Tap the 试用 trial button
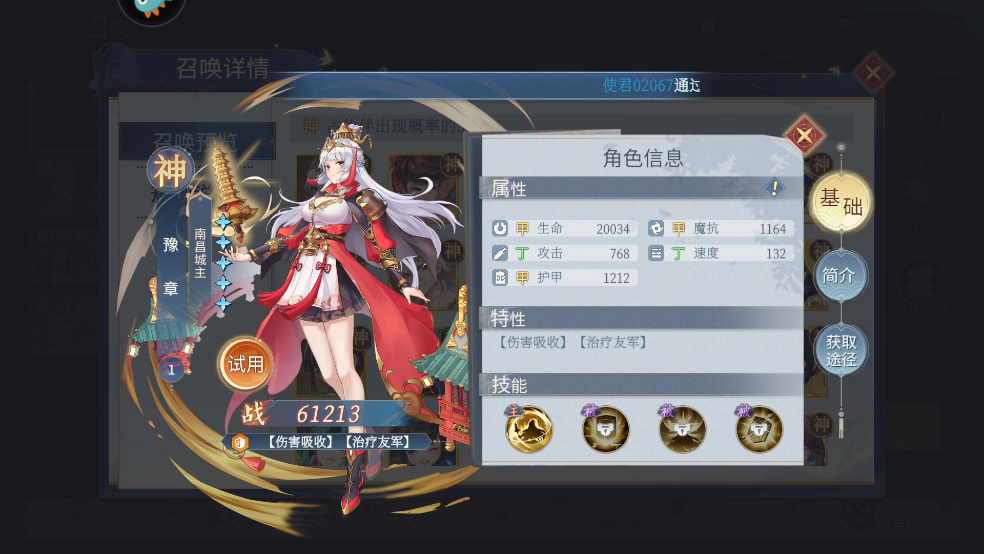The height and width of the screenshot is (554, 984). click(x=246, y=364)
